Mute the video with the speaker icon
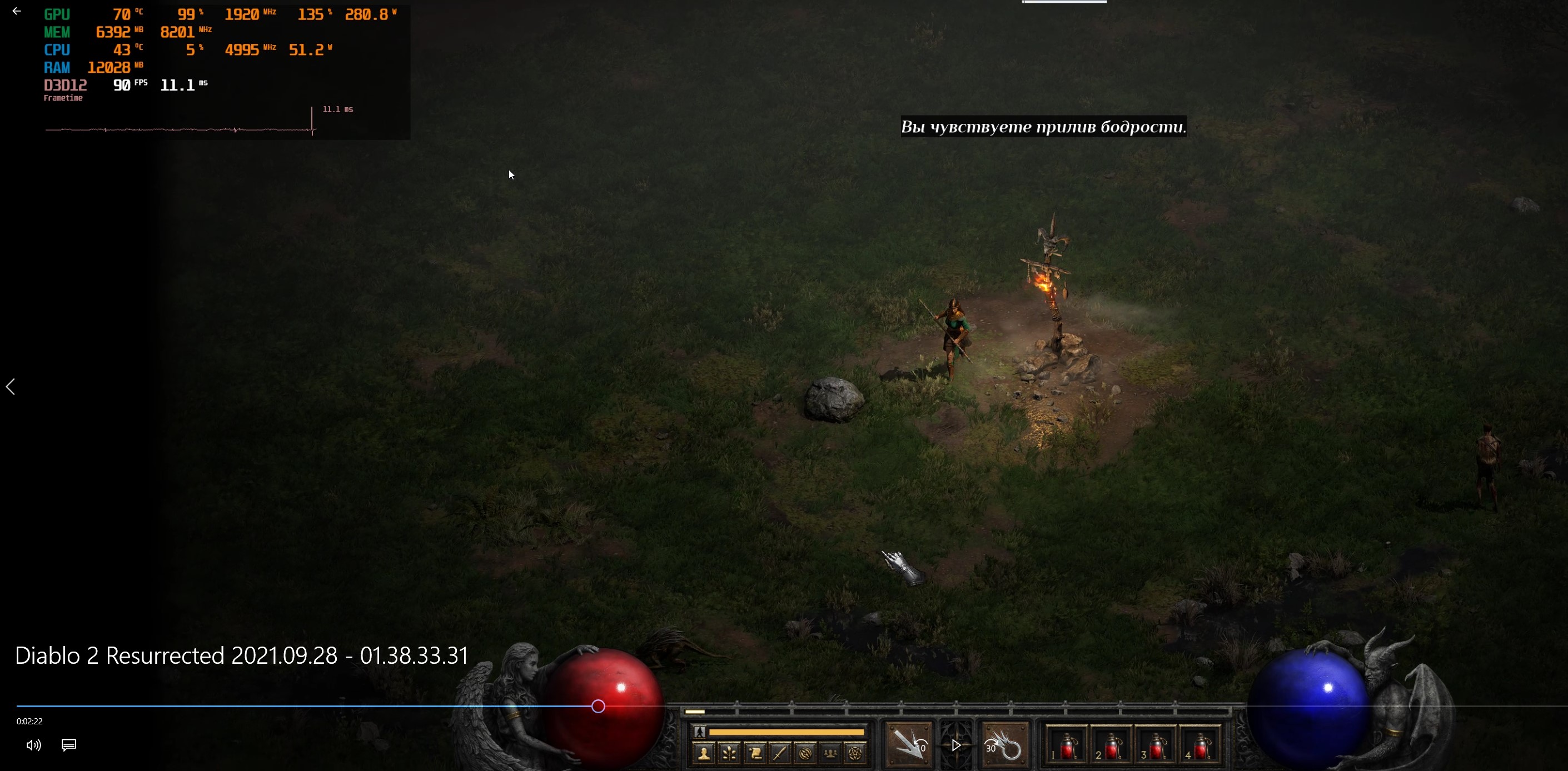This screenshot has height=771, width=1568. (33, 745)
